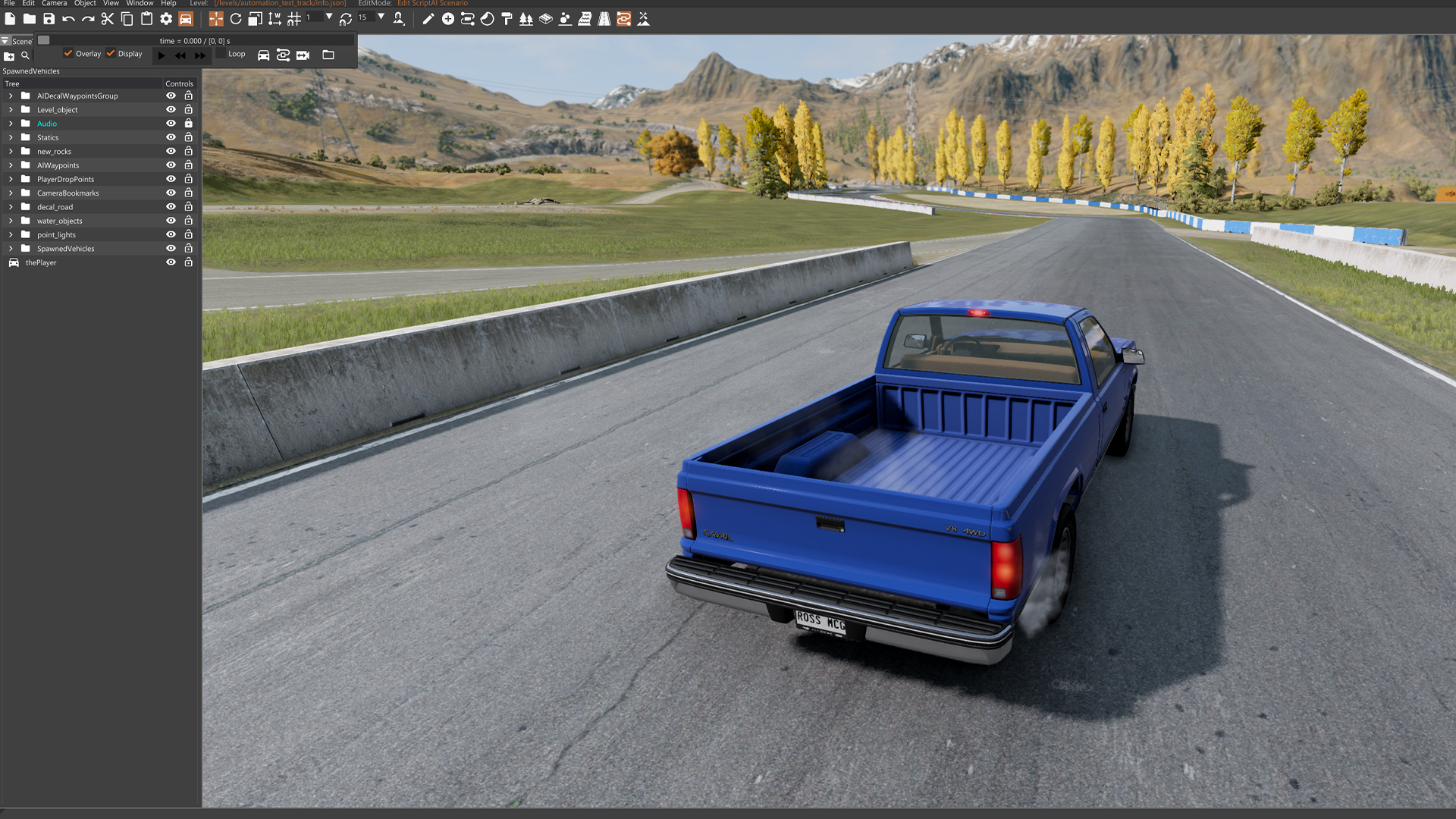Expand the decal_road tree item
This screenshot has width=1456, height=819.
point(10,206)
